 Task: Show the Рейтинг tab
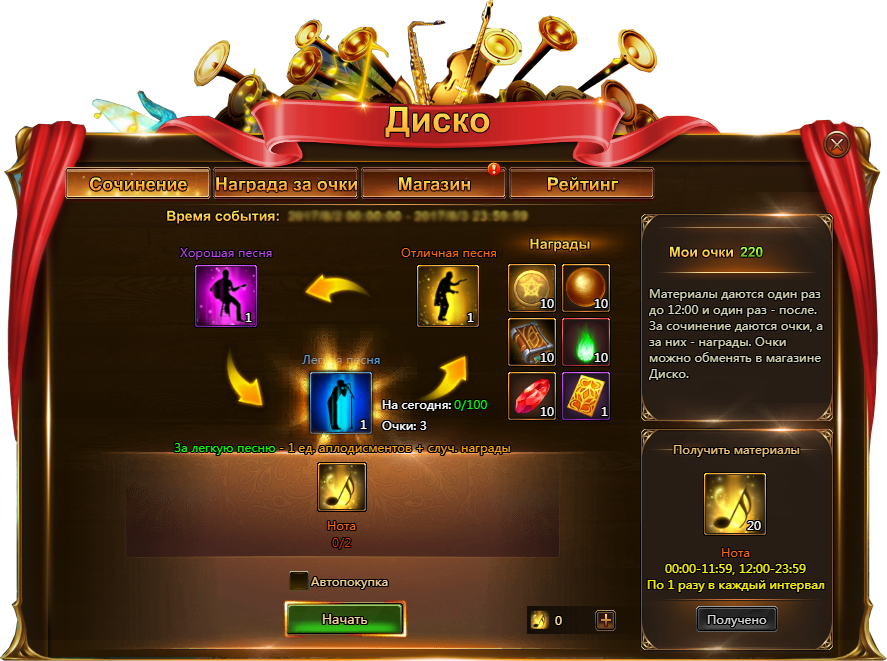tap(582, 184)
